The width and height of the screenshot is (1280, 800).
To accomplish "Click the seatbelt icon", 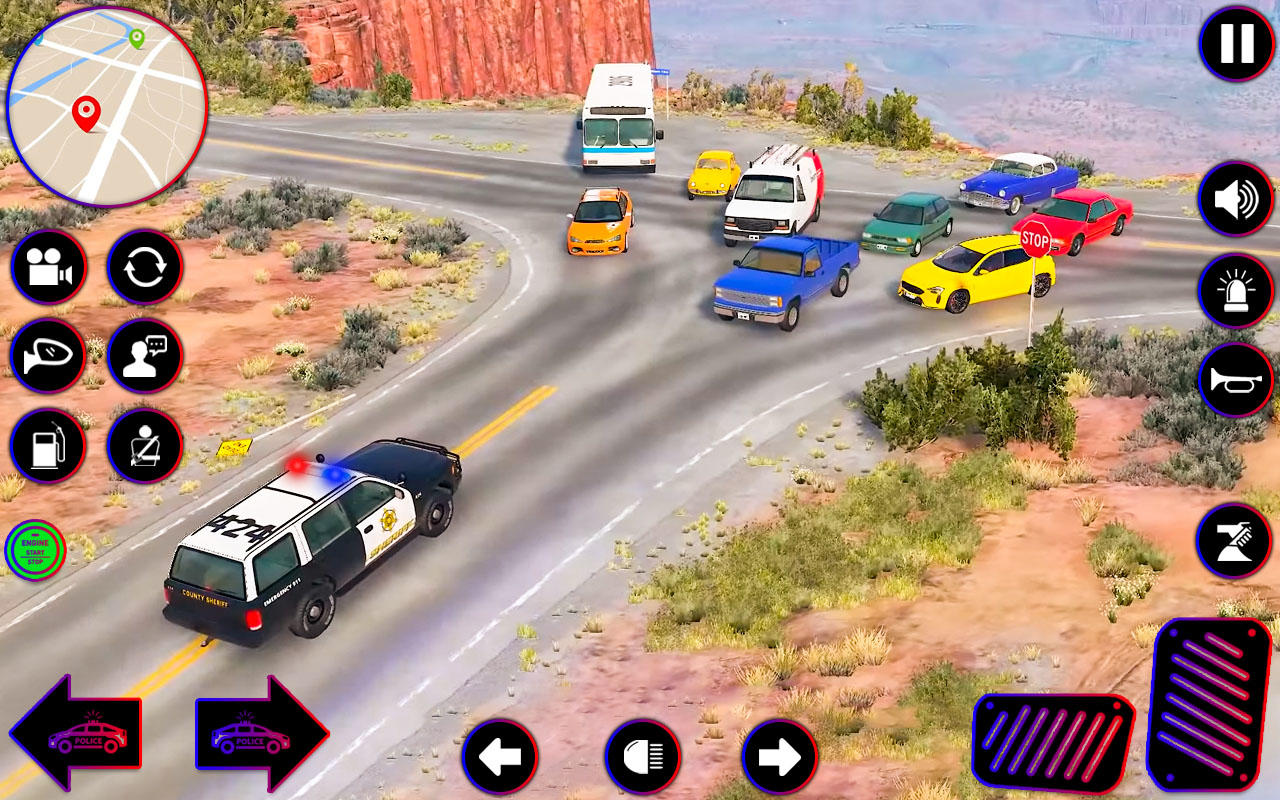I will pyautogui.click(x=143, y=446).
